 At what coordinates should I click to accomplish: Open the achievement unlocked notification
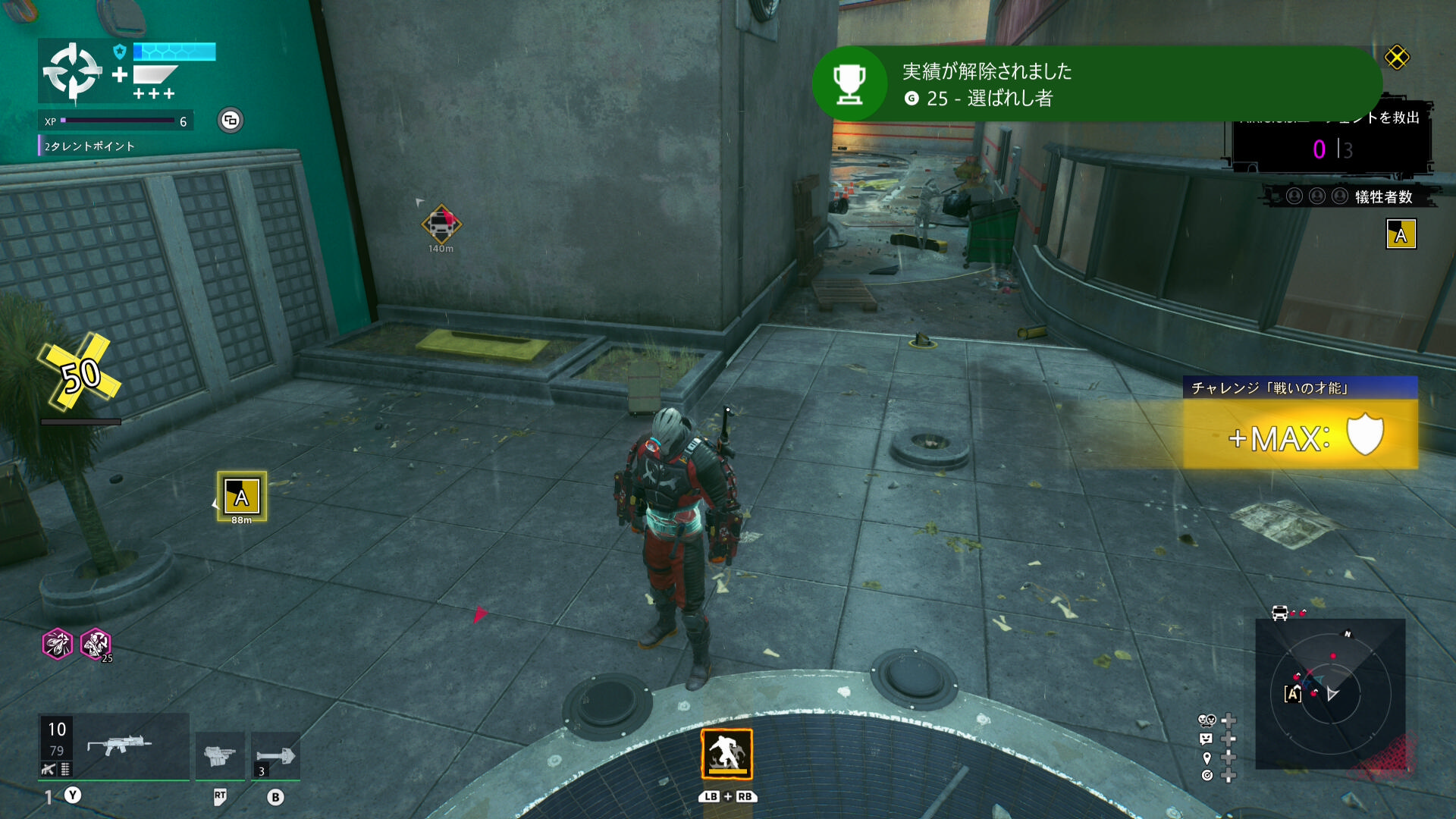1096,83
